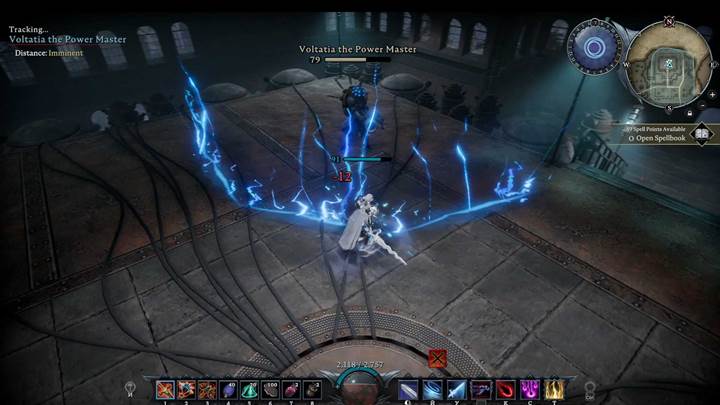Use the item stack of 100 slot

coord(271,389)
